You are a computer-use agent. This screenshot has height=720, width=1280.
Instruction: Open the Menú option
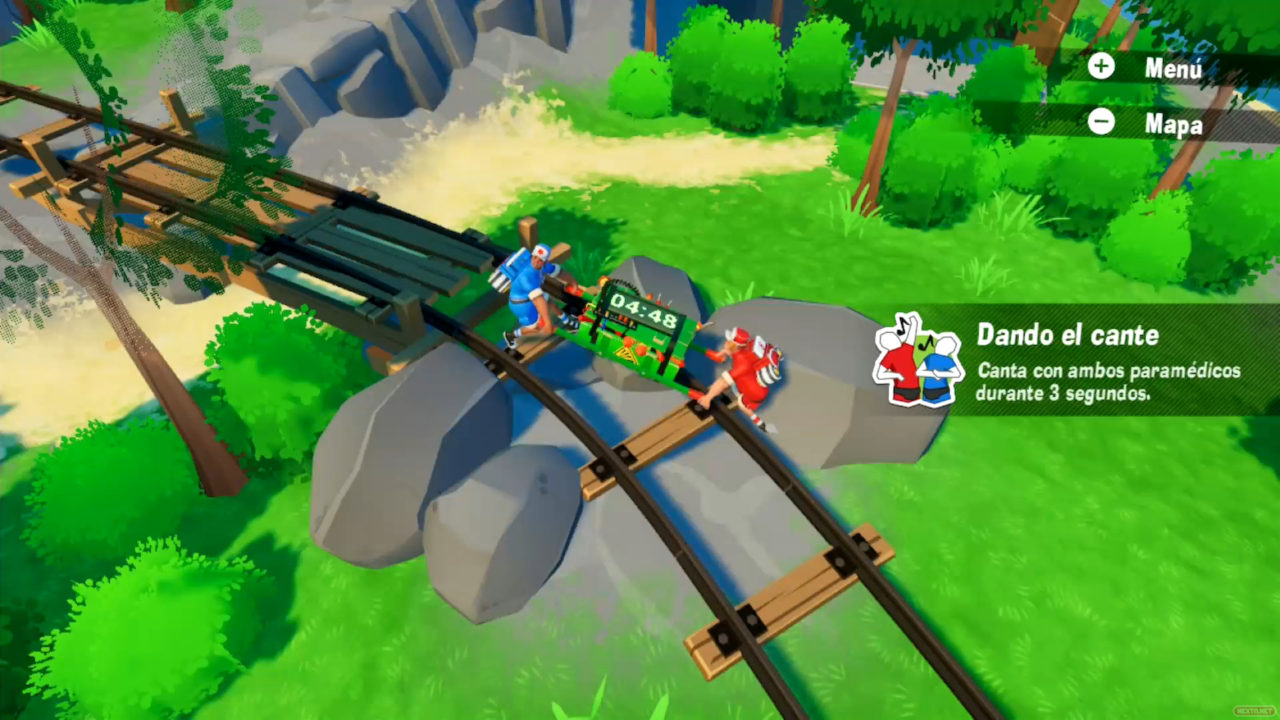[1146, 68]
